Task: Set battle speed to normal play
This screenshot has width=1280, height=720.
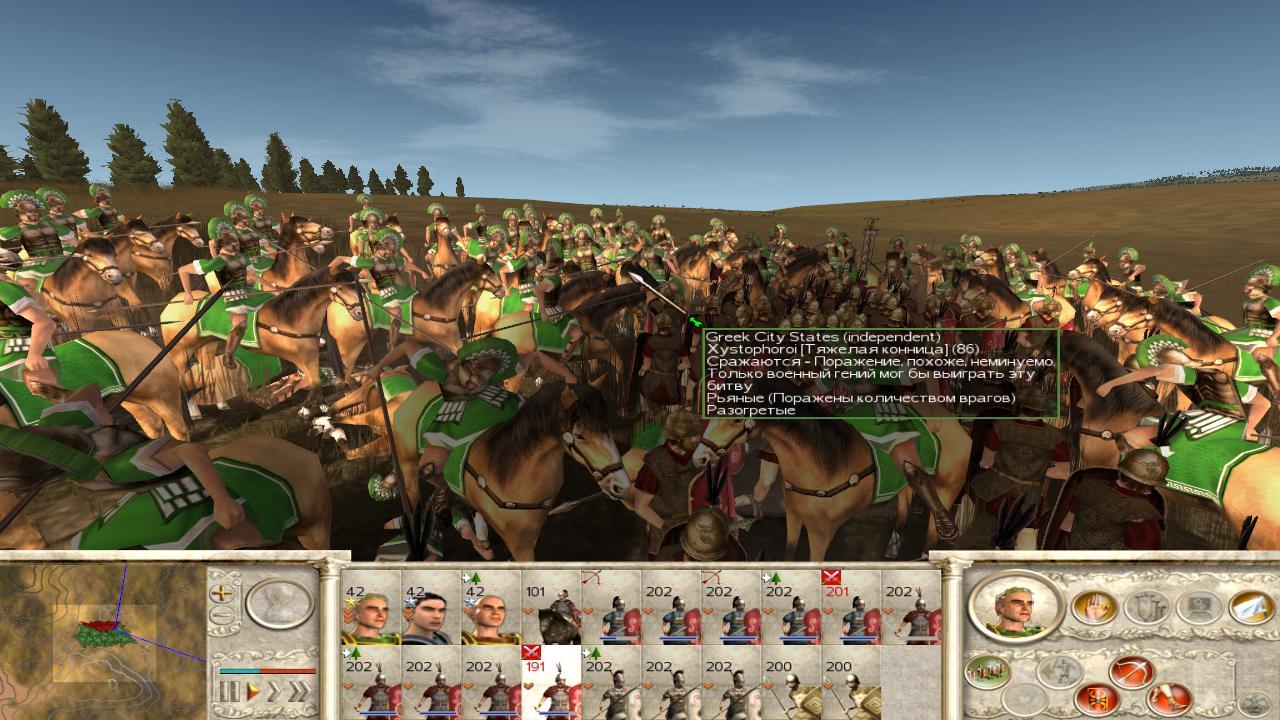Action: 255,691
